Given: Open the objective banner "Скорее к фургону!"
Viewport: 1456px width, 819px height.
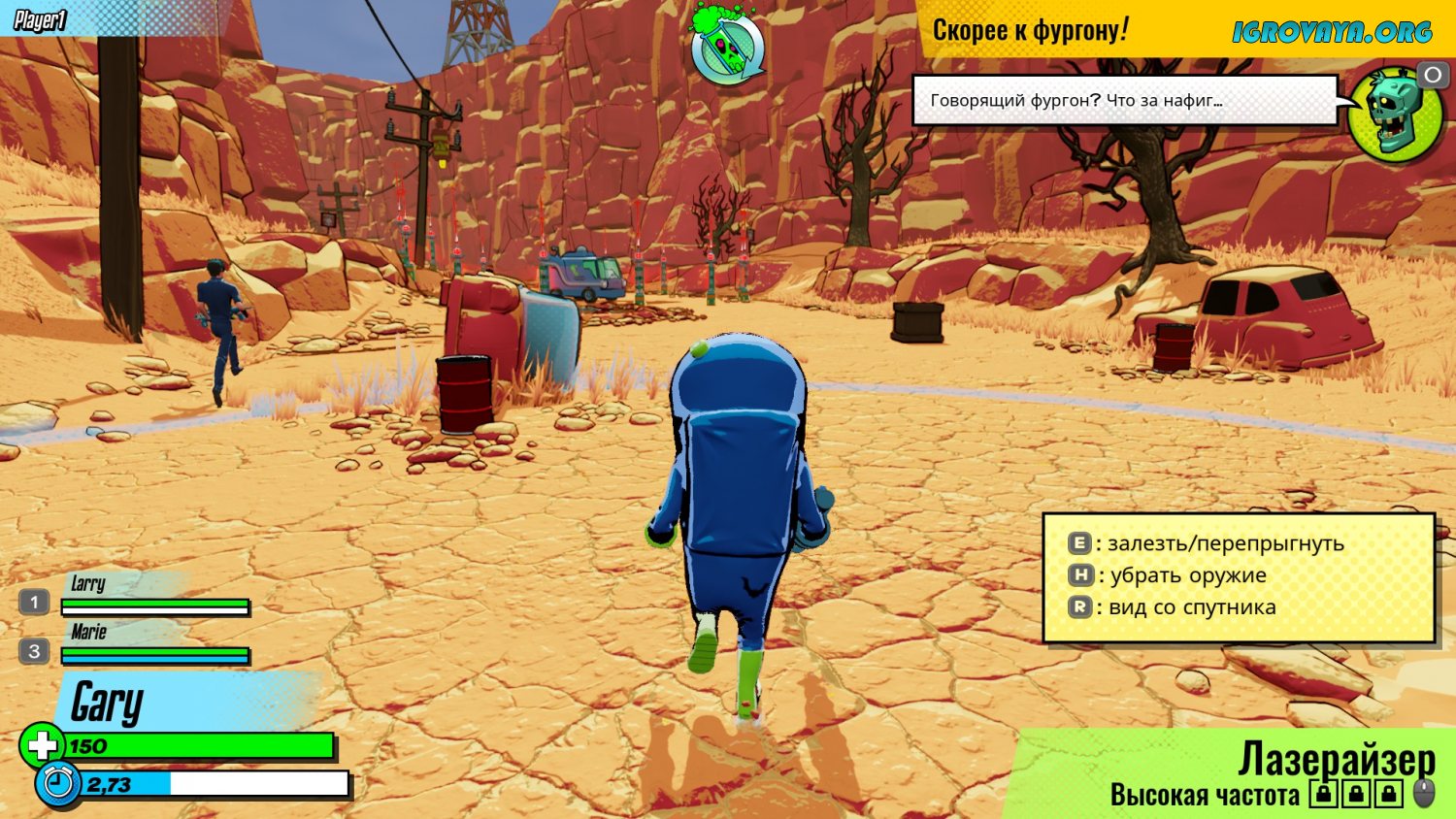Looking at the screenshot, I should tap(1031, 30).
